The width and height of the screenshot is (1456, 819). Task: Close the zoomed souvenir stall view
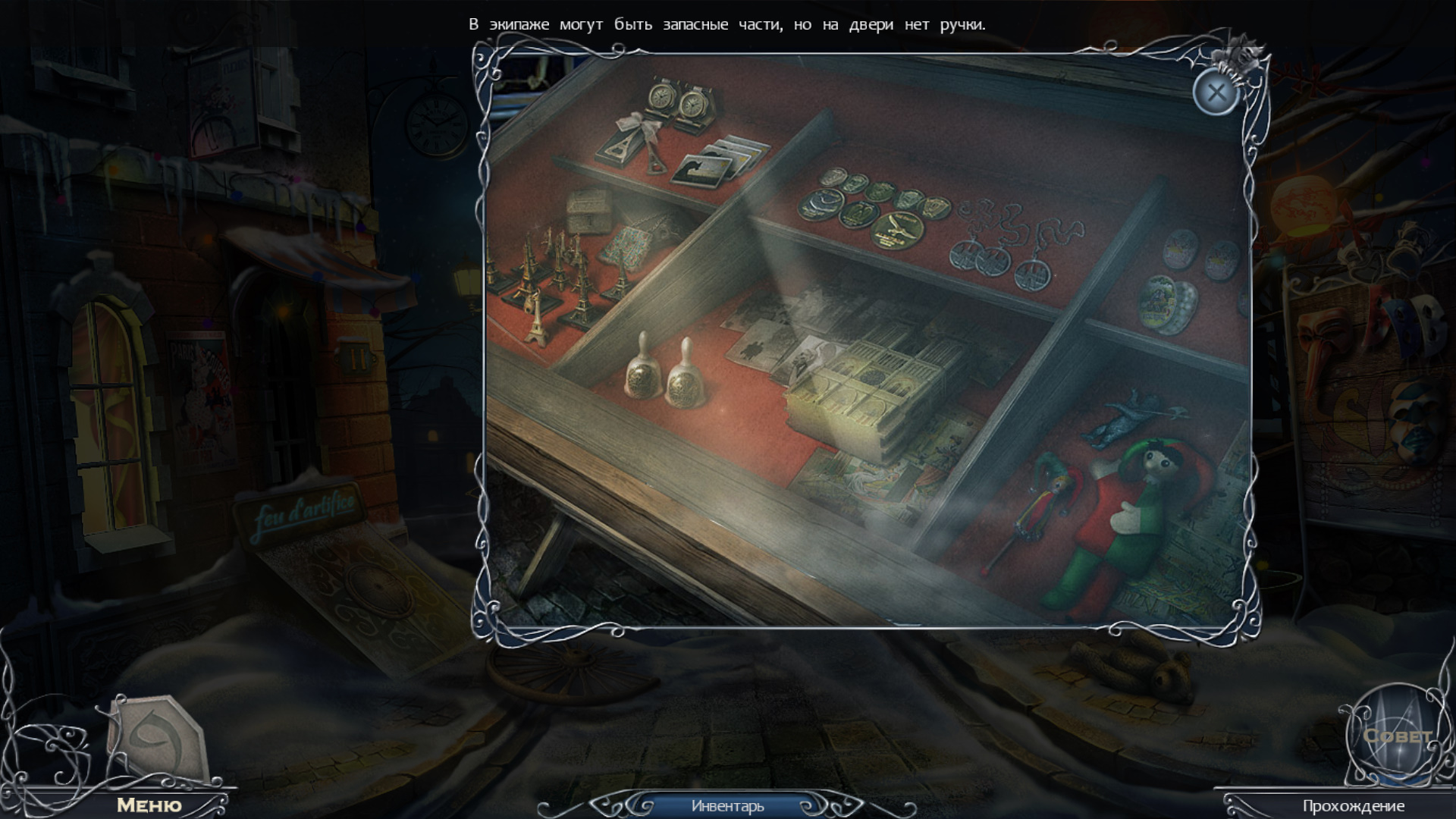point(1216,93)
